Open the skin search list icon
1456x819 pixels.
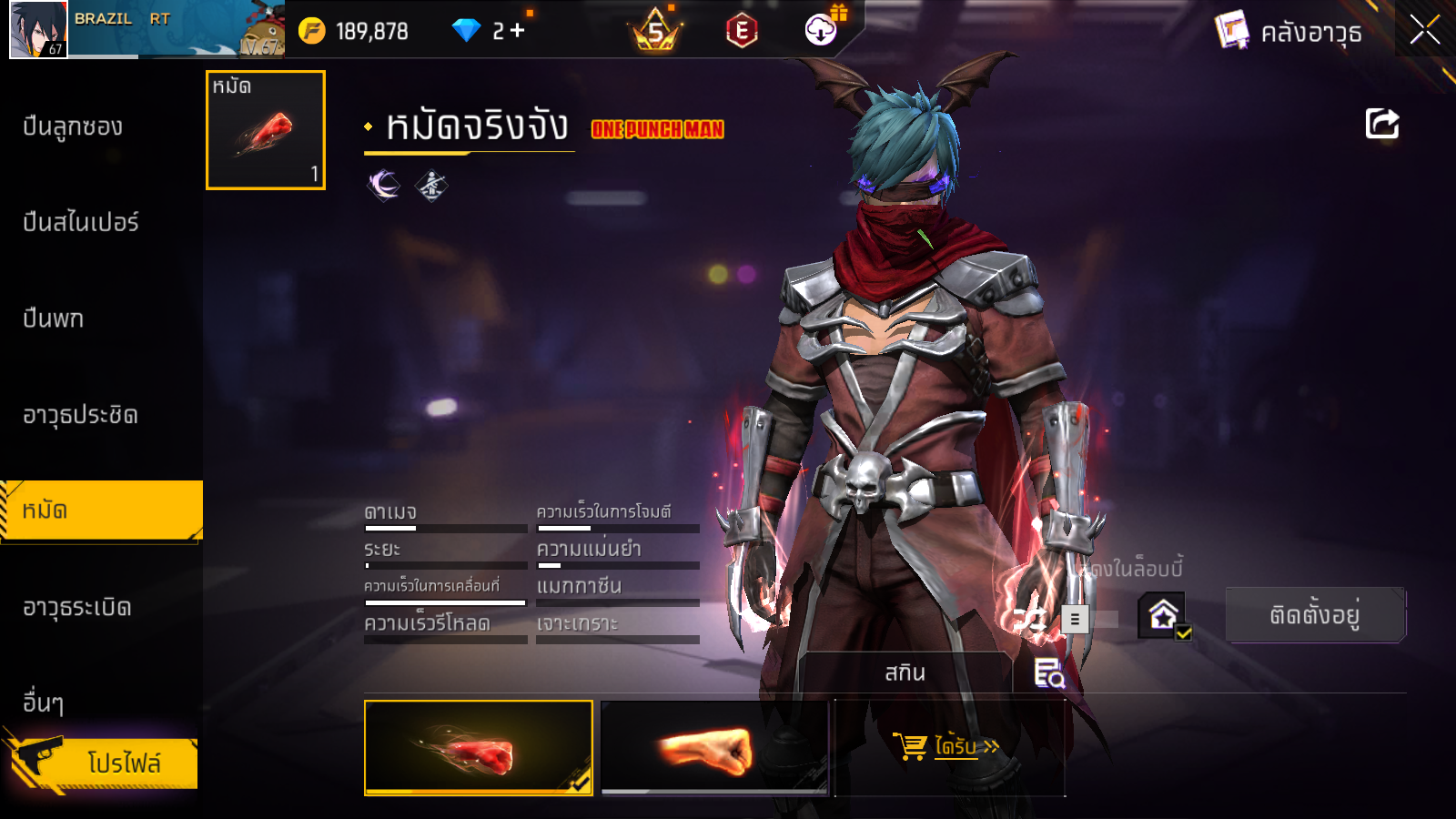pyautogui.click(x=1048, y=673)
